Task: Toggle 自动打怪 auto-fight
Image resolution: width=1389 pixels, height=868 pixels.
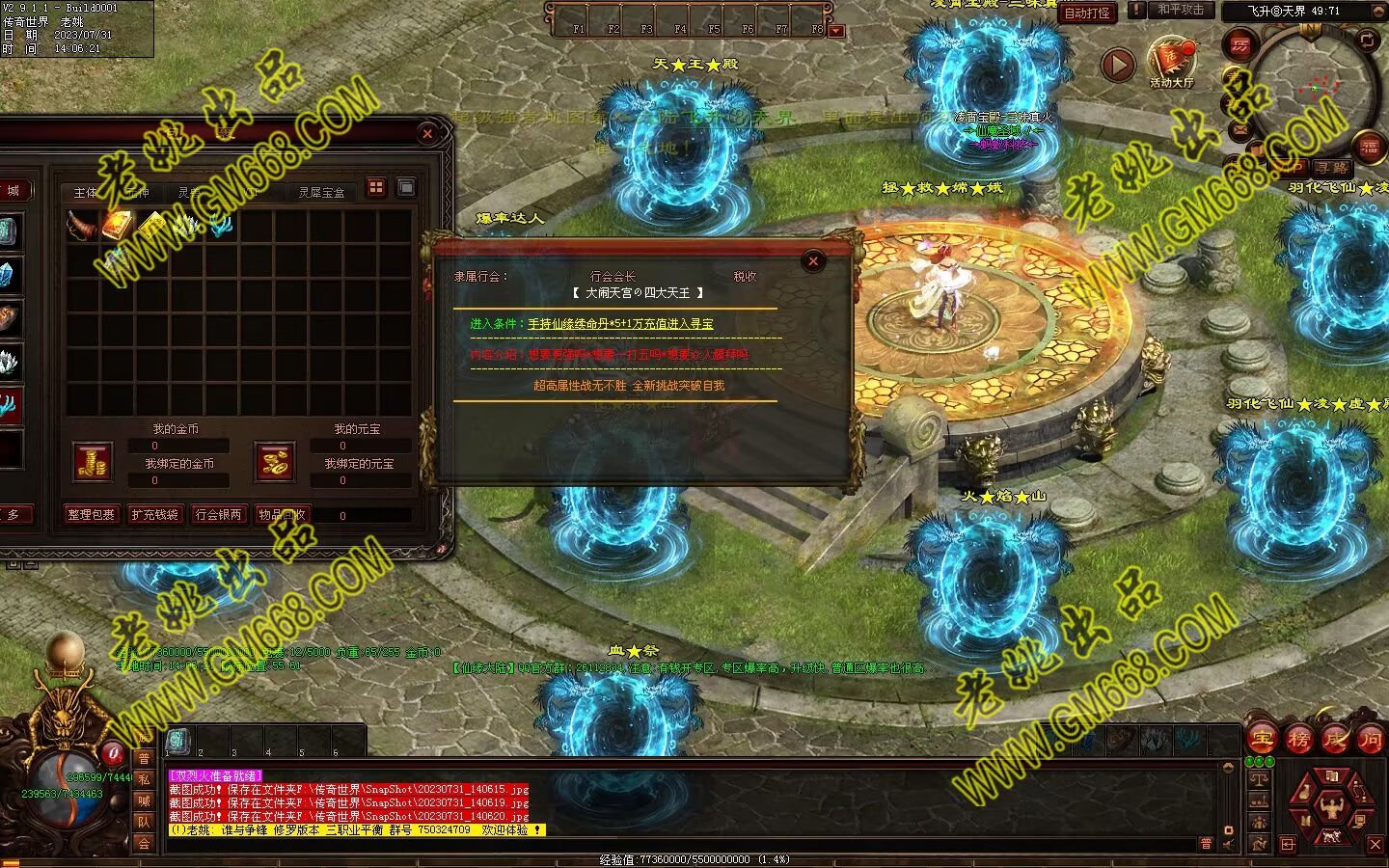Action: point(1087,13)
